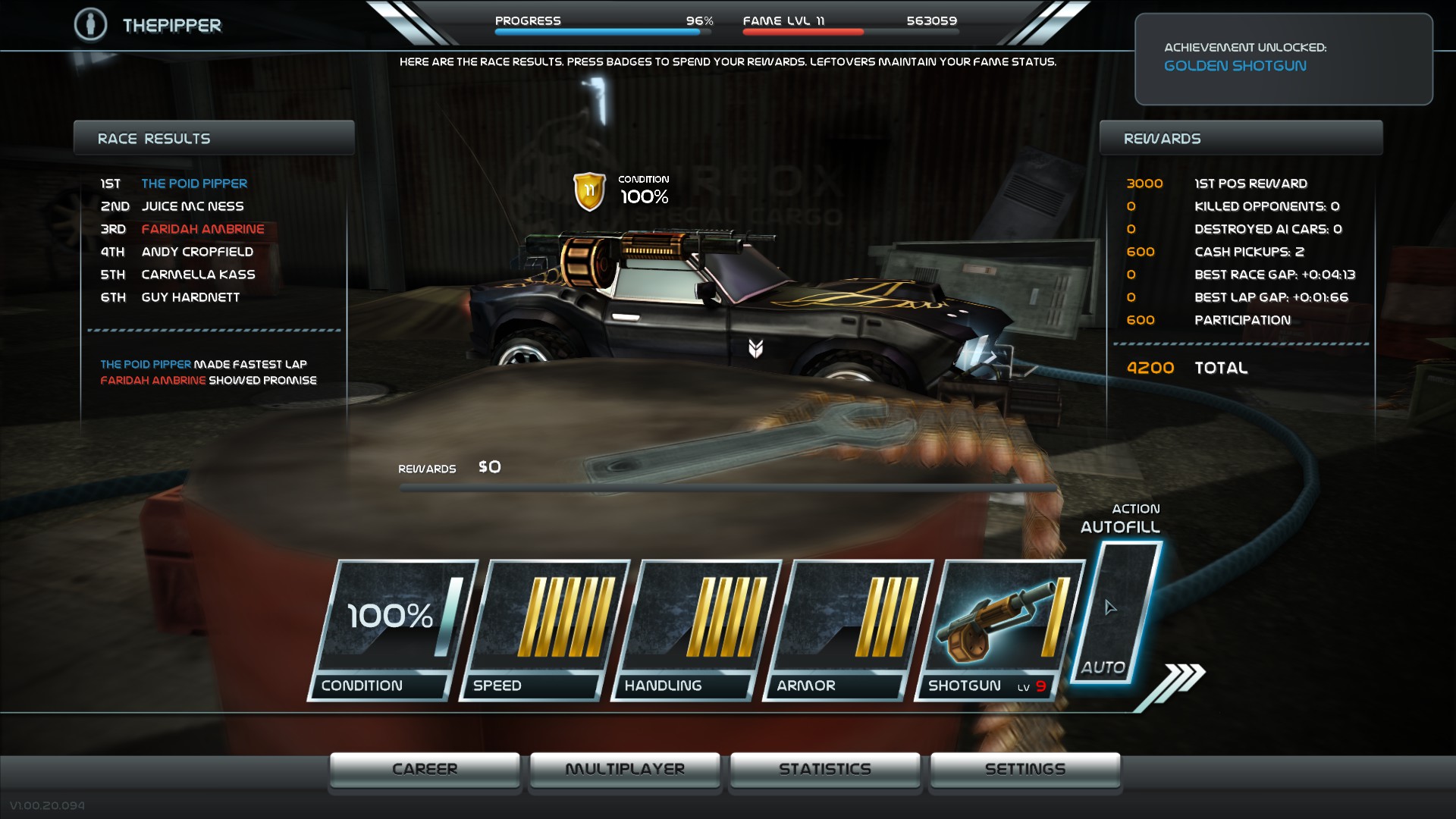Select THE POID PIPPER in race results

[194, 183]
